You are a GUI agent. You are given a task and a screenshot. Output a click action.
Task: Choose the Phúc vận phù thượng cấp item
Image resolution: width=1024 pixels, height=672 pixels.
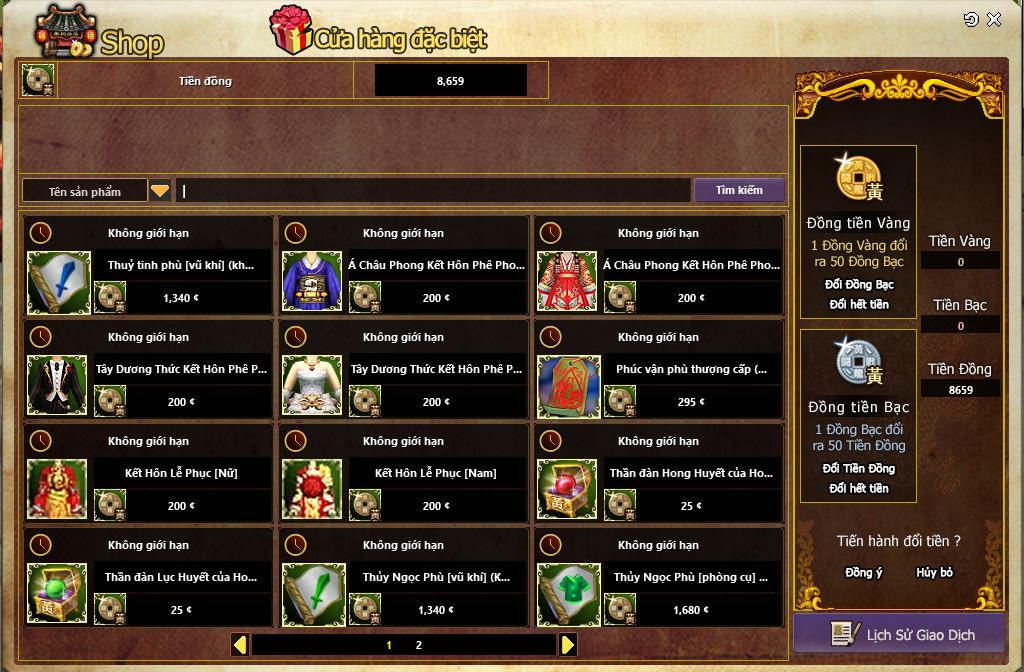569,386
